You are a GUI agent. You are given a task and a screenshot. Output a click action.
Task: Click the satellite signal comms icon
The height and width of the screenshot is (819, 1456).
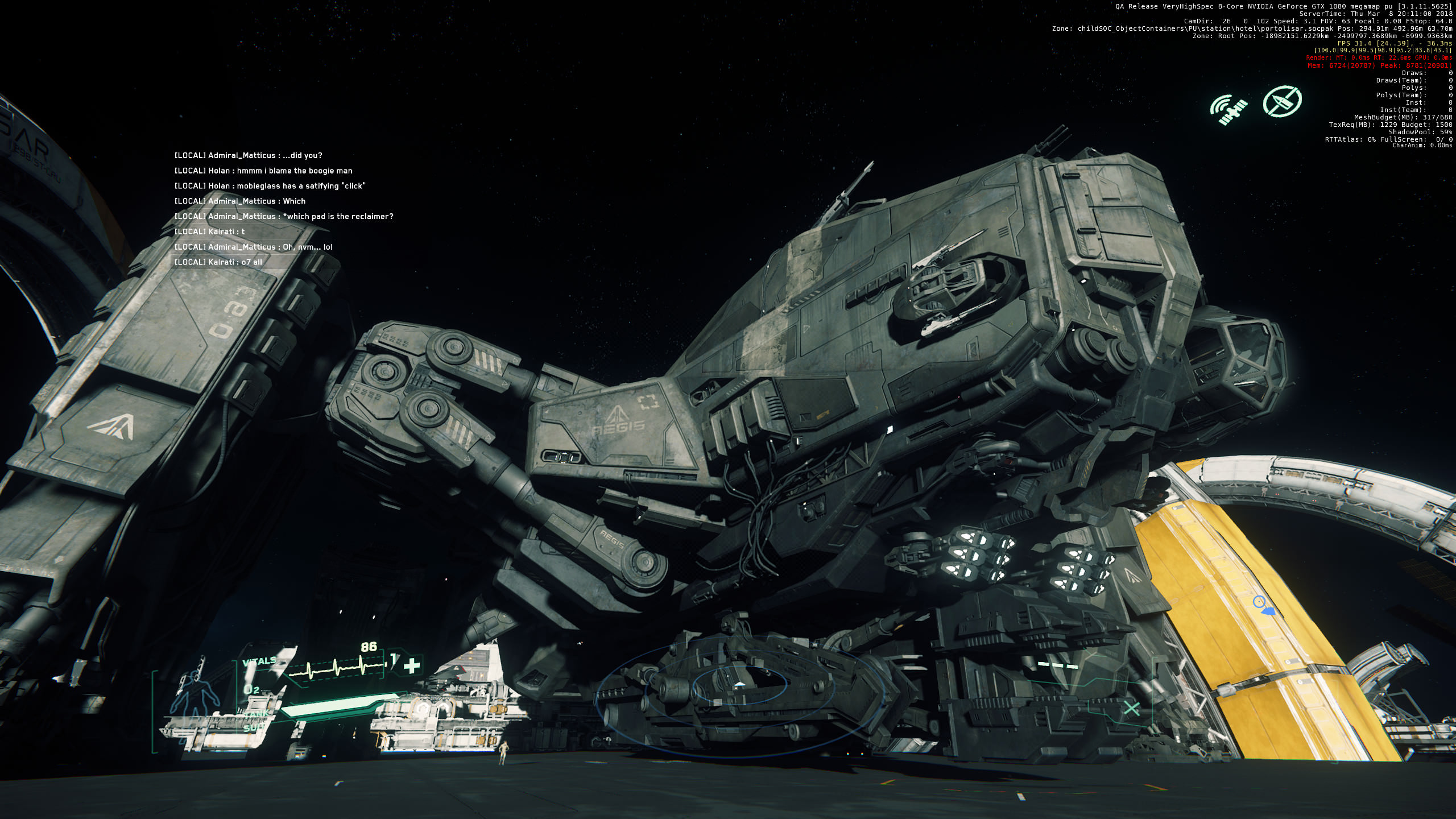tap(1228, 109)
